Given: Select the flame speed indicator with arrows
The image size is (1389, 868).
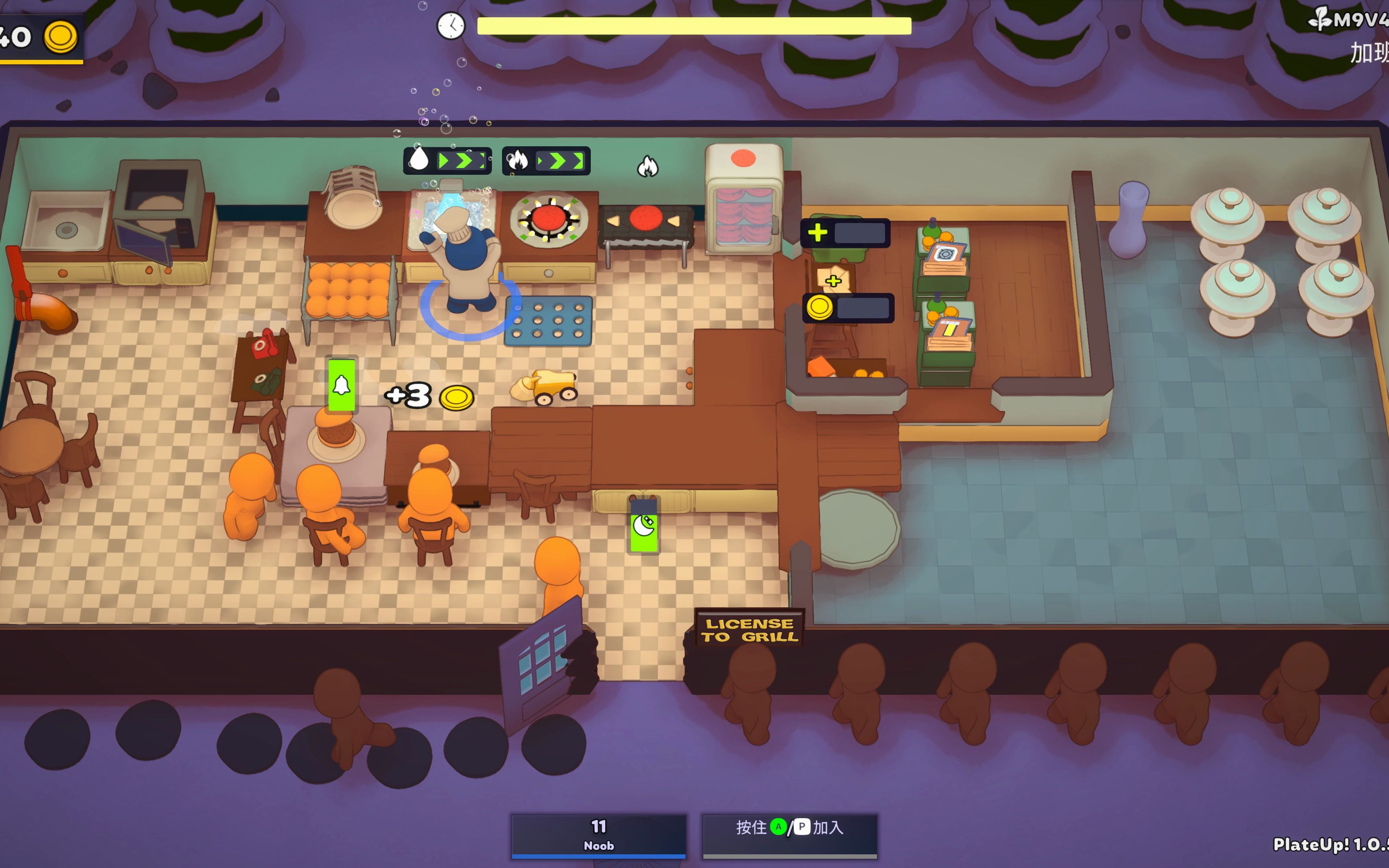Looking at the screenshot, I should [x=546, y=161].
